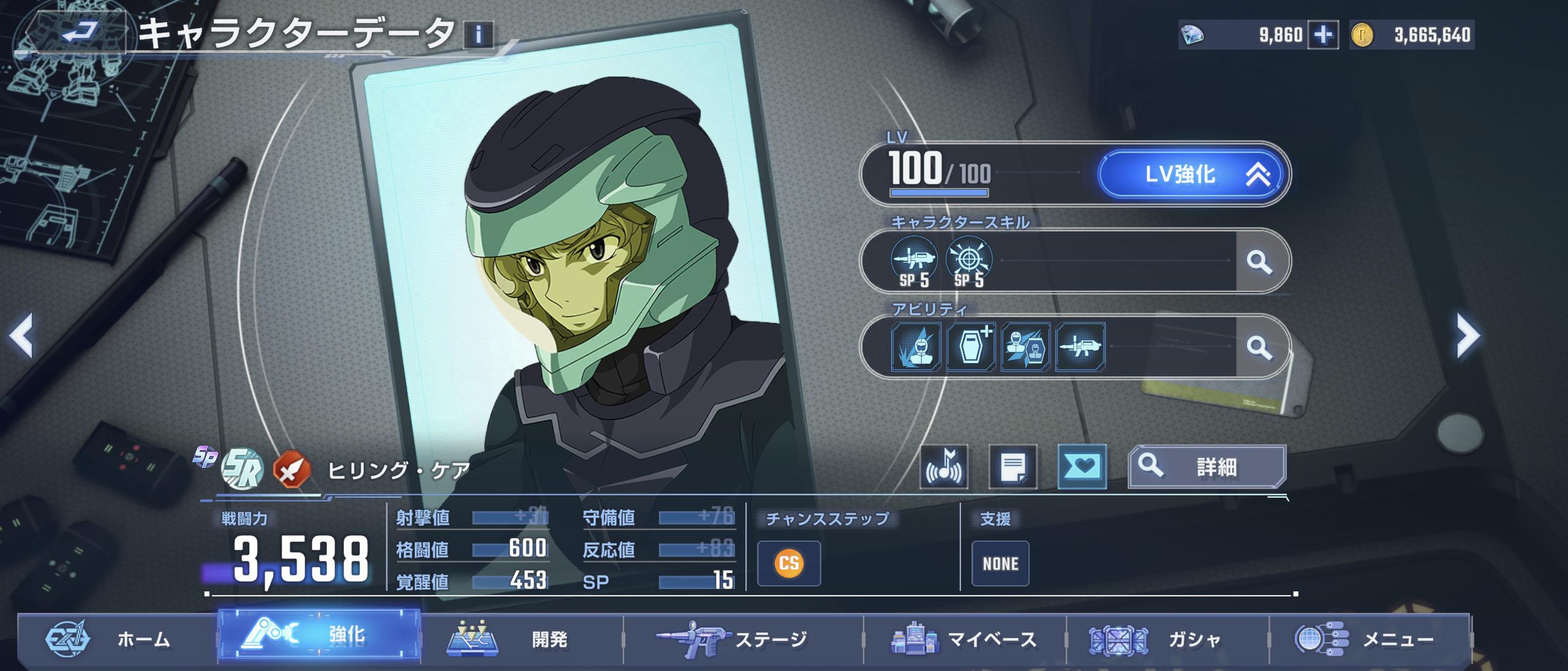Toggle the heart favorite icon
Viewport: 1568px width, 671px height.
click(x=1082, y=467)
